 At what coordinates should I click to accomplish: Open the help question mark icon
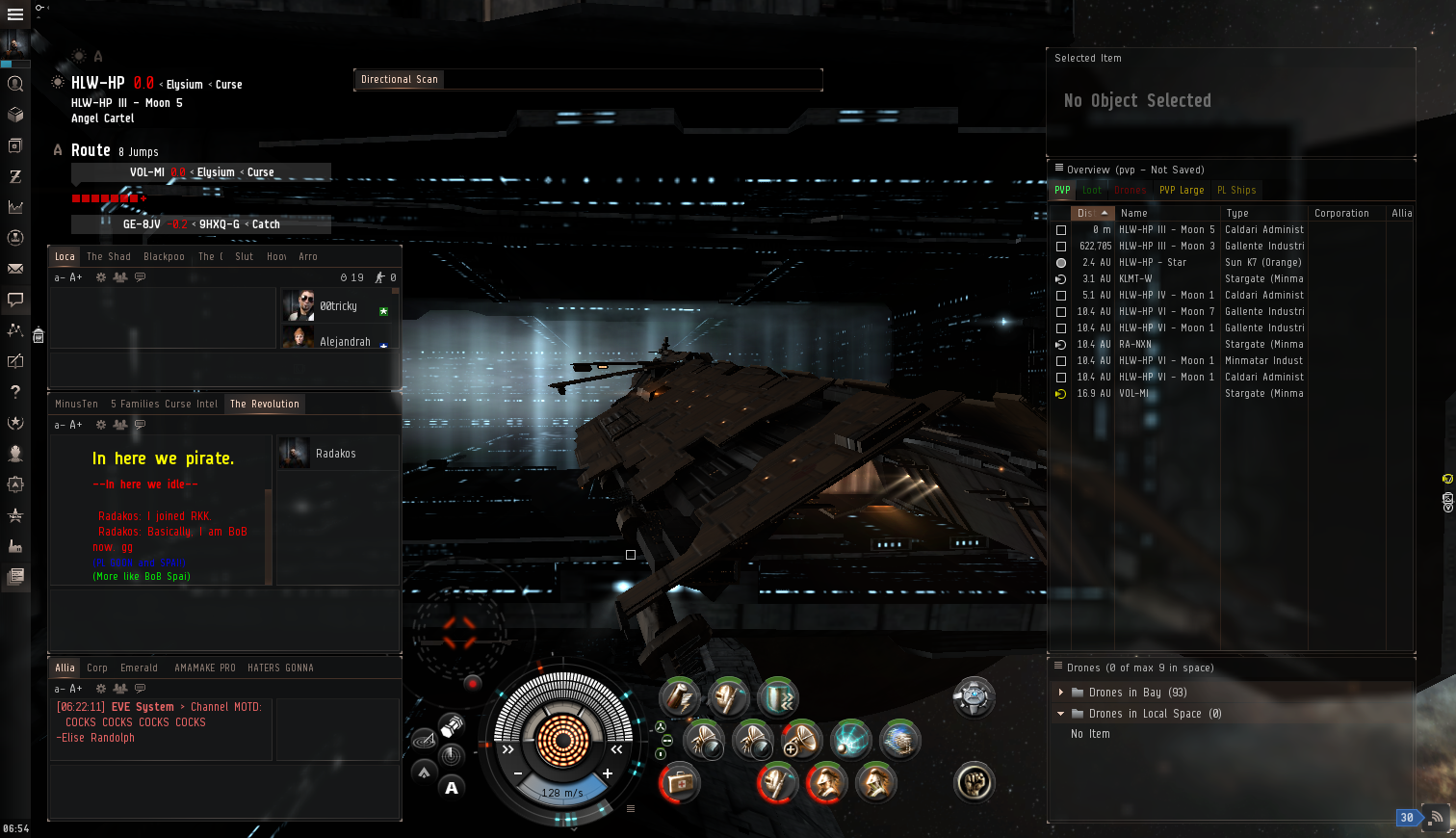coord(15,392)
